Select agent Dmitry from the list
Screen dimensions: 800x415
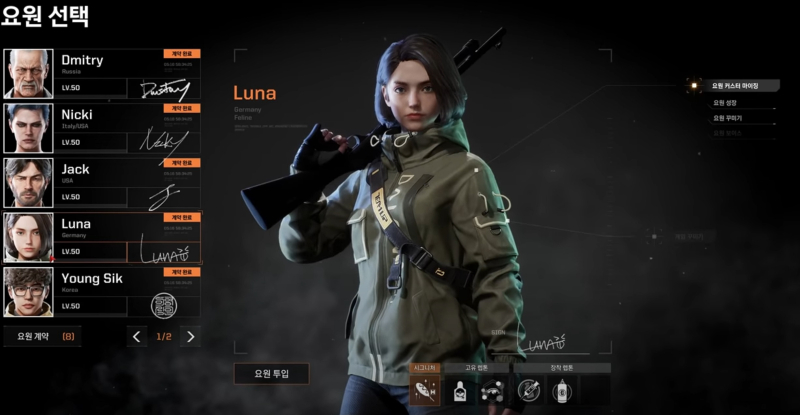[x=102, y=73]
